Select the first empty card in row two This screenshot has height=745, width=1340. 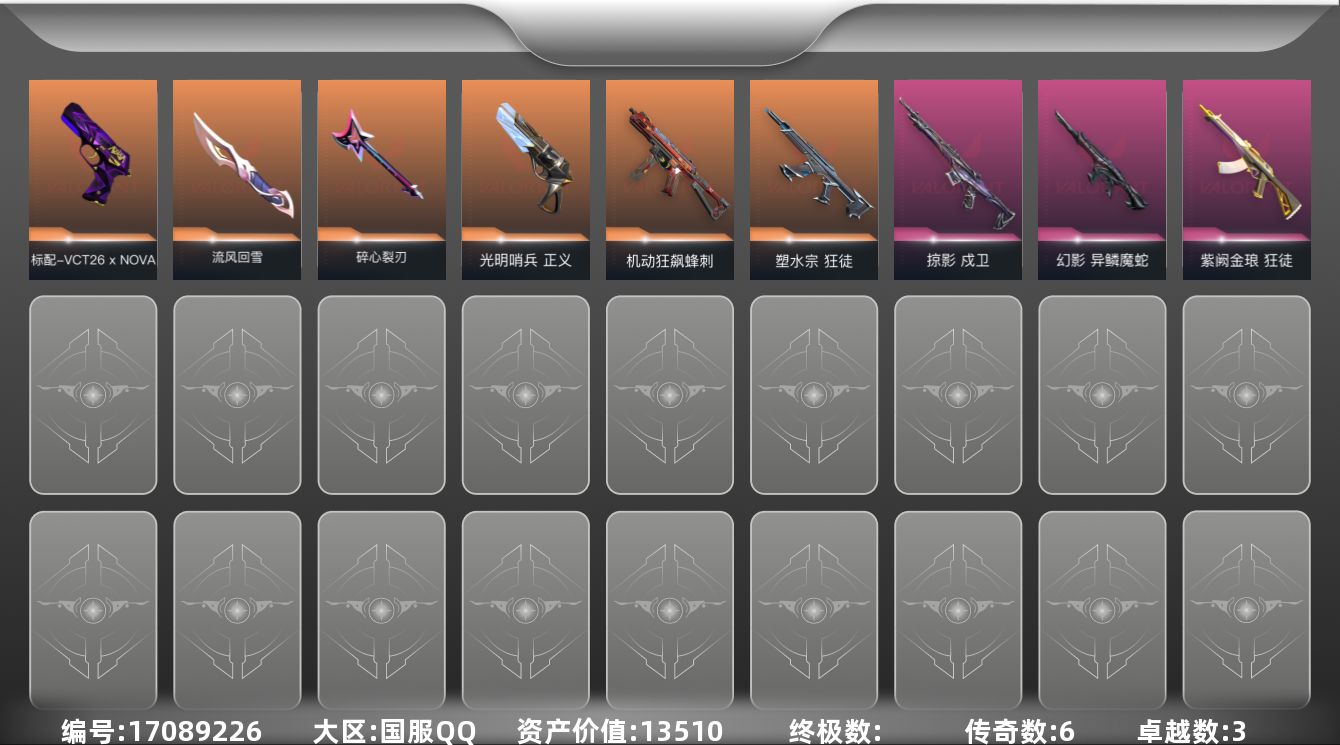[93, 395]
